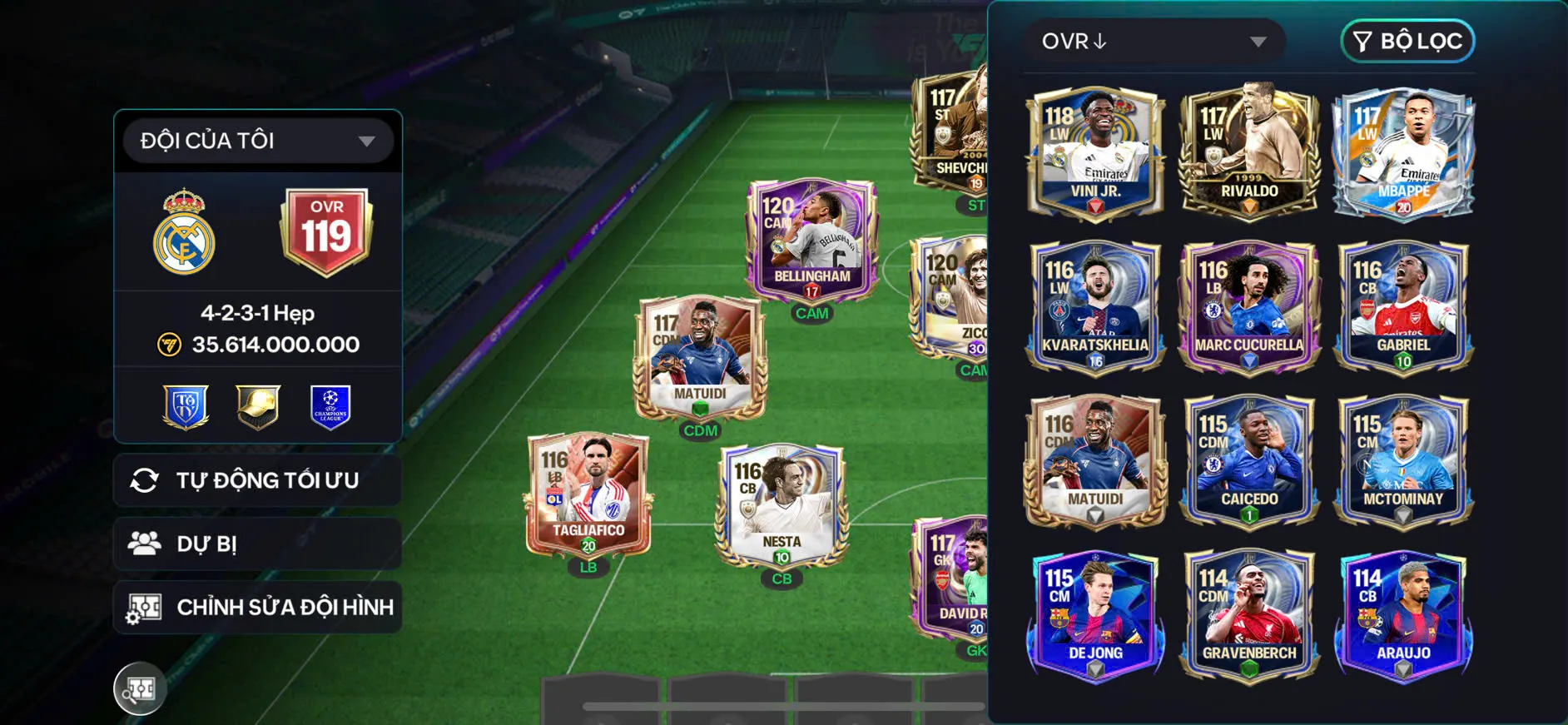The width and height of the screenshot is (1568, 725).
Task: Expand the OVR sort dropdown
Action: pos(1154,42)
